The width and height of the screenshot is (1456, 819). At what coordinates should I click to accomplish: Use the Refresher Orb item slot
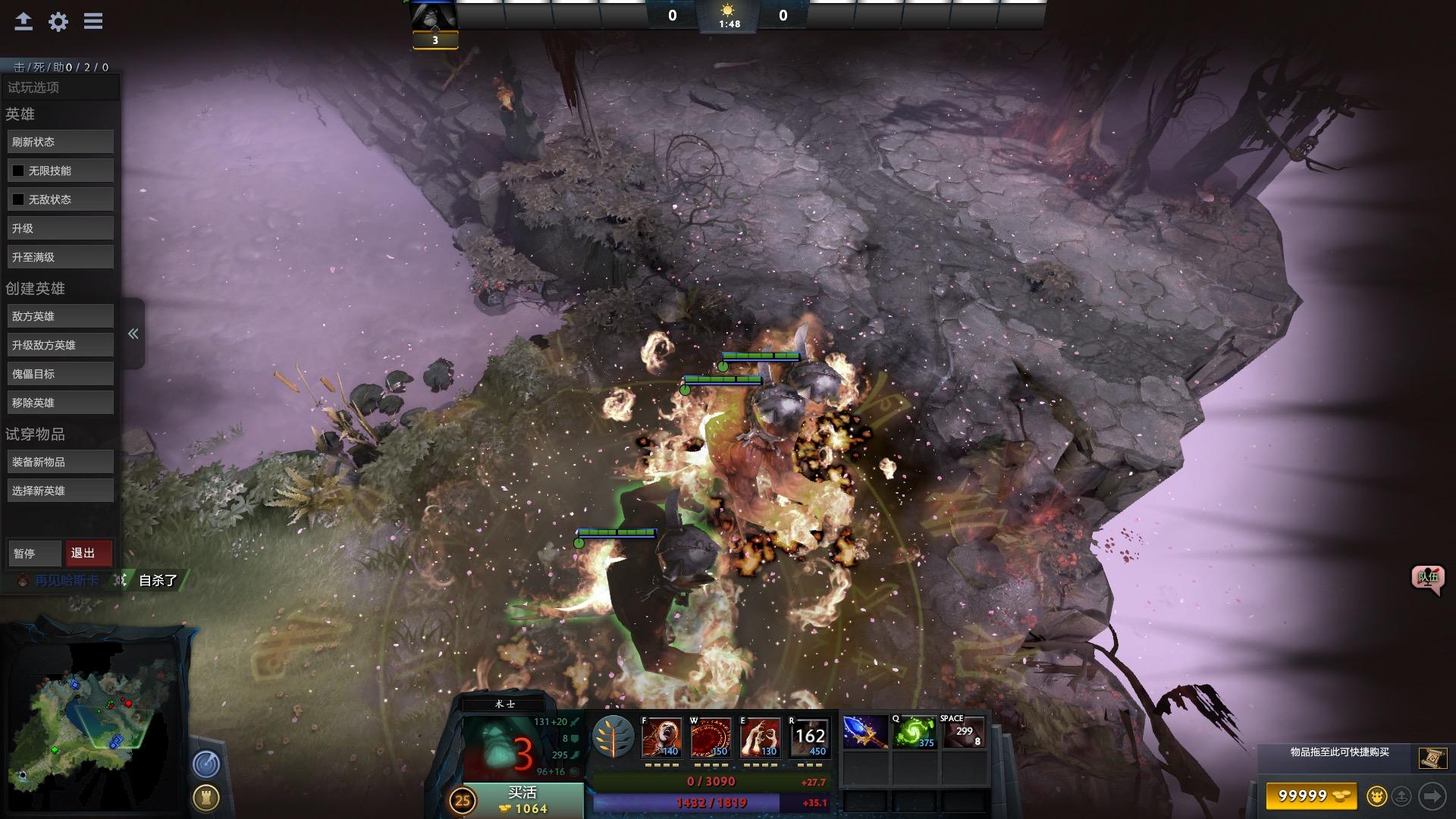coord(914,733)
